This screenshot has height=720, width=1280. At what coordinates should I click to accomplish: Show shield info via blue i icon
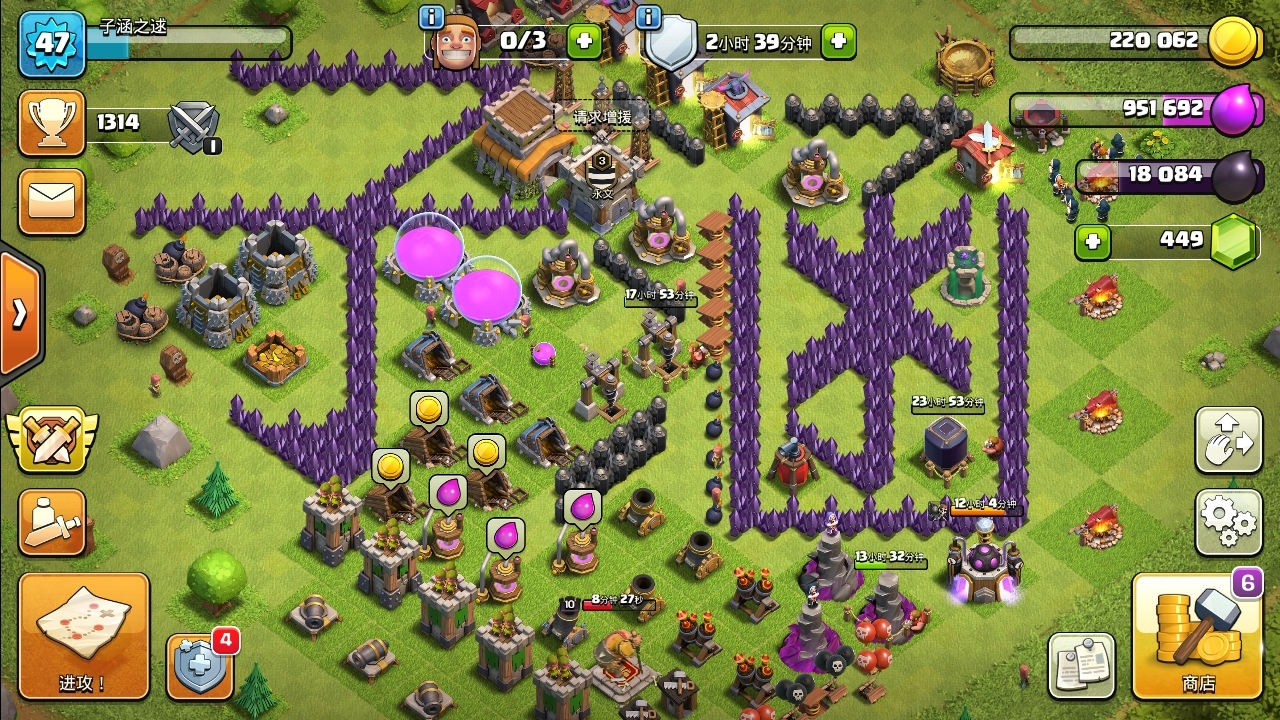(648, 16)
